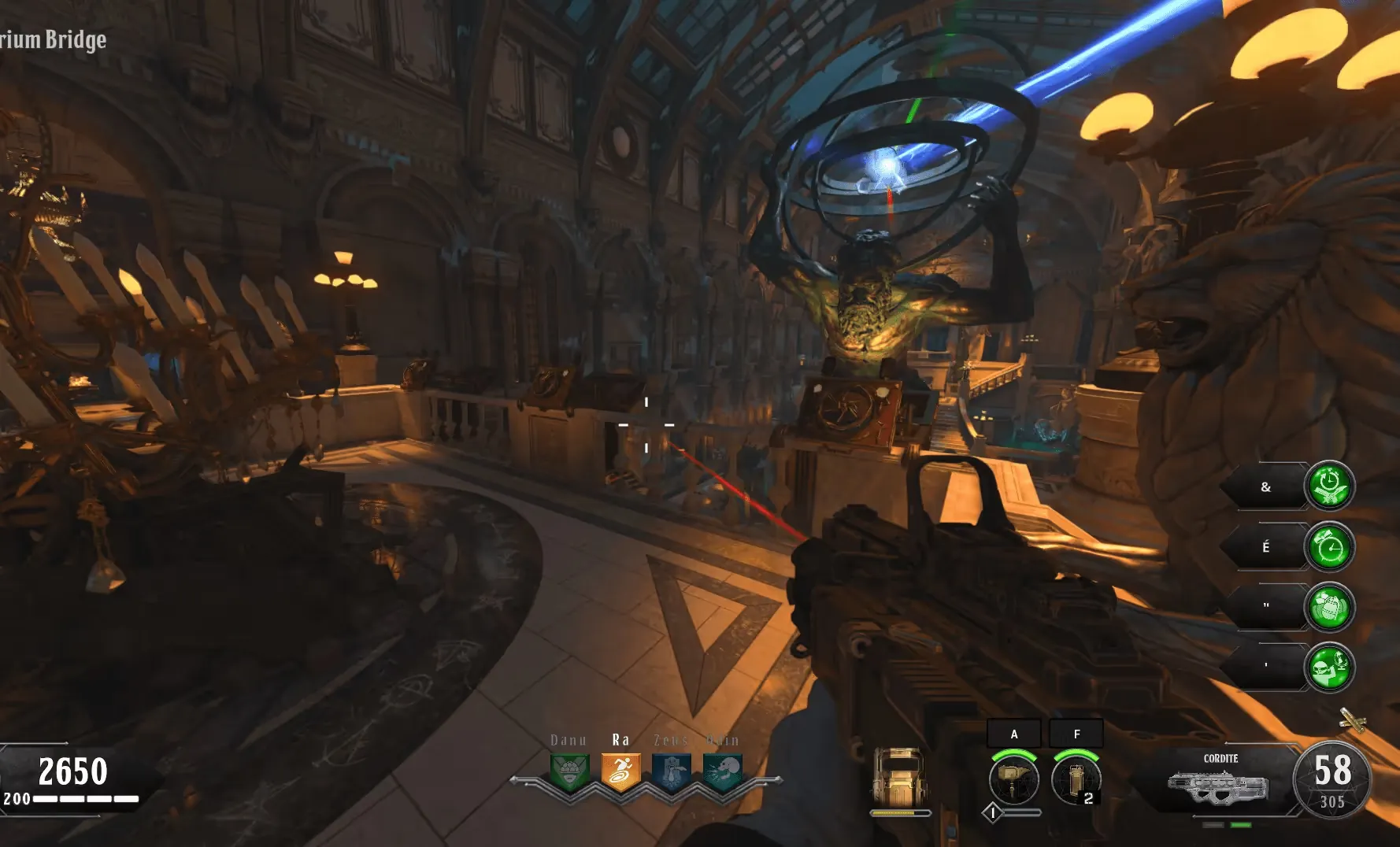Select the Danu turtle shell perk
The width and height of the screenshot is (1400, 847).
tap(569, 771)
